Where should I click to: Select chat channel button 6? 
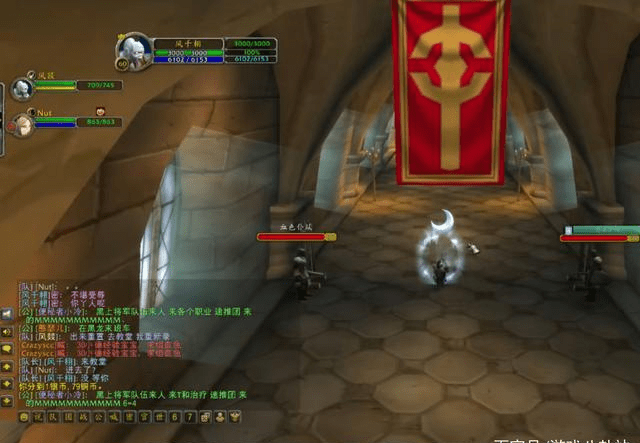tap(174, 416)
